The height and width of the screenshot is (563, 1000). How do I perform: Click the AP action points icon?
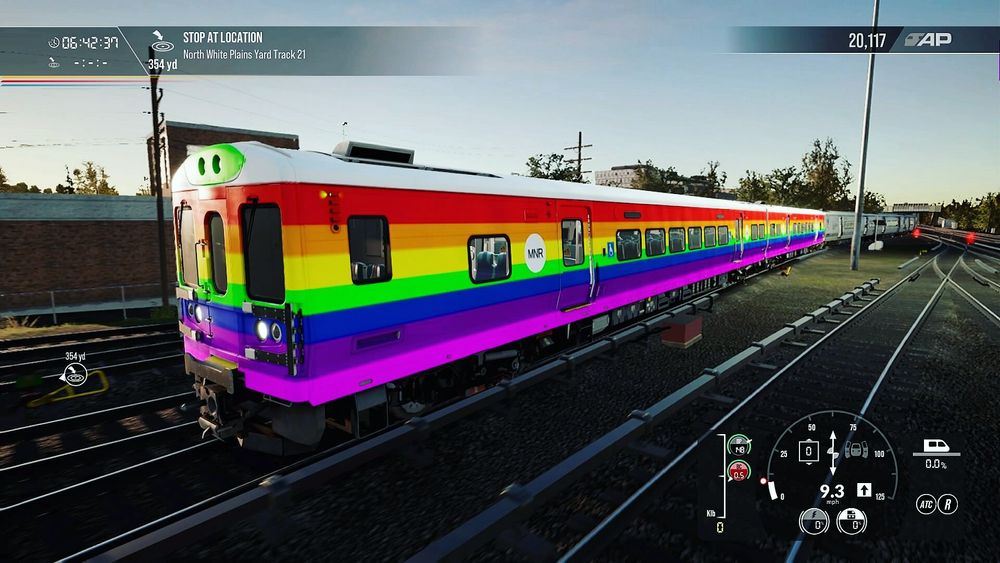pyautogui.click(x=928, y=40)
